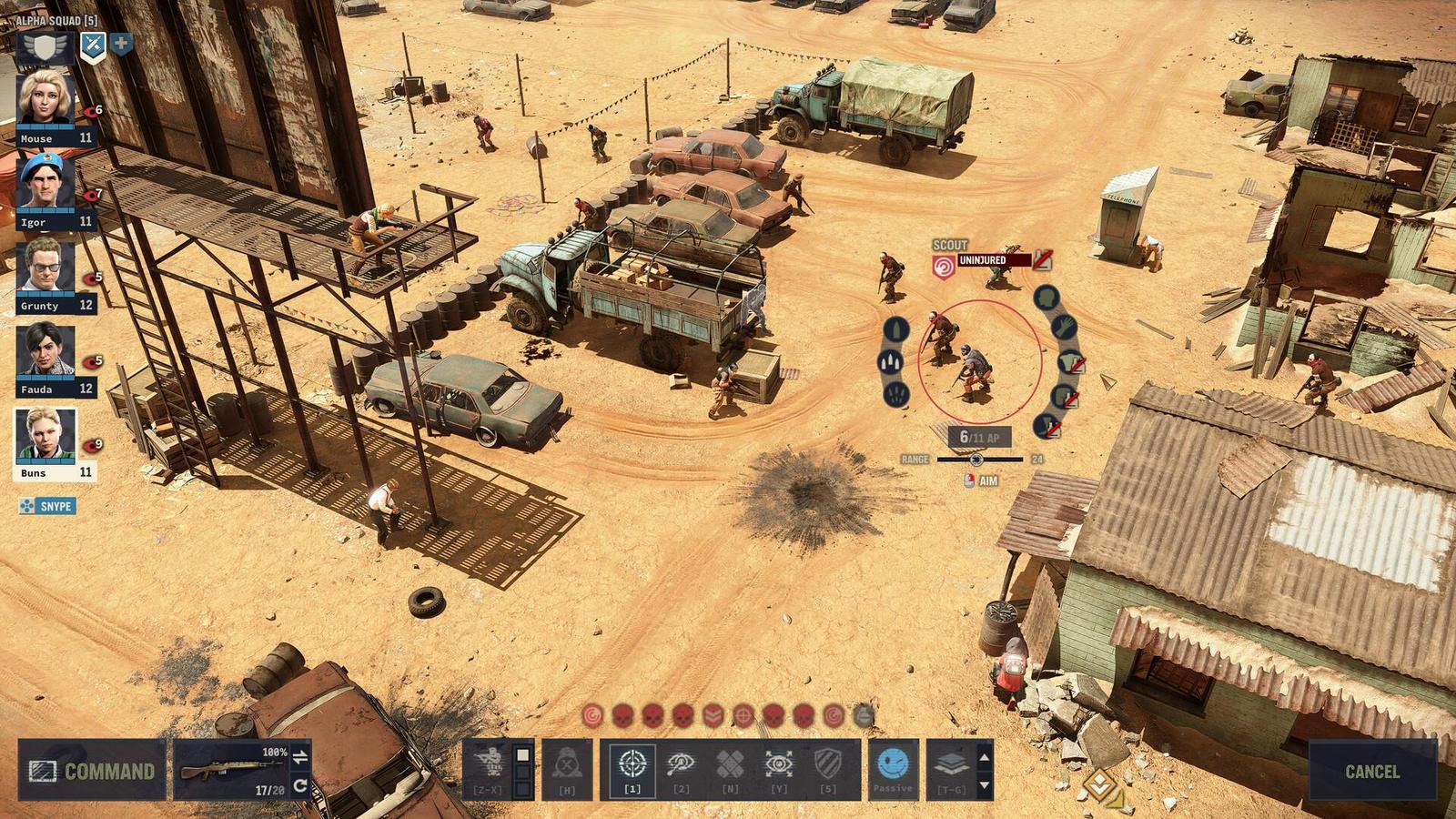
Task: Select single-shot fire mode icon
Action: pos(895,328)
